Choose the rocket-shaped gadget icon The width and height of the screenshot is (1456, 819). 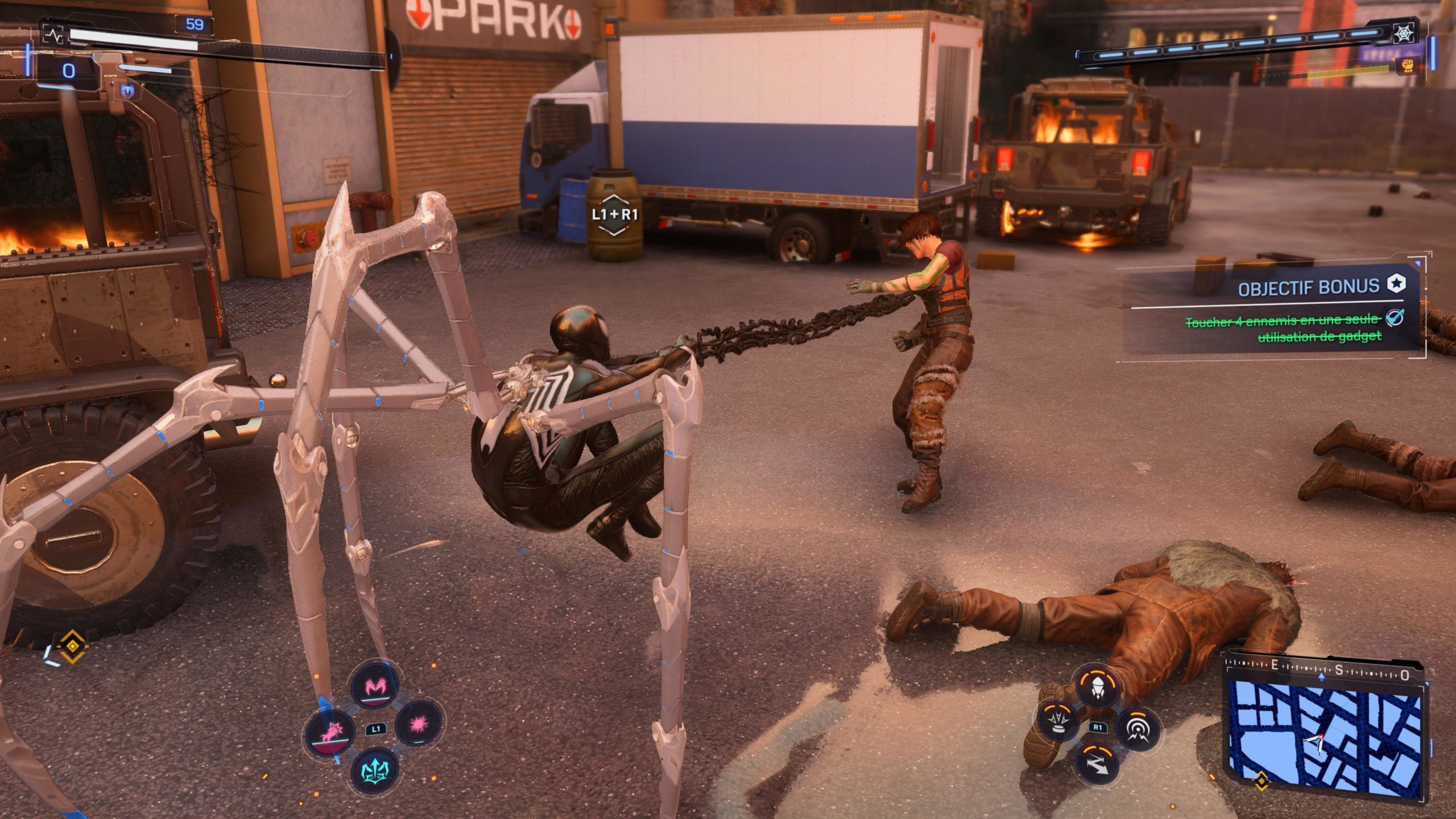point(1097,688)
